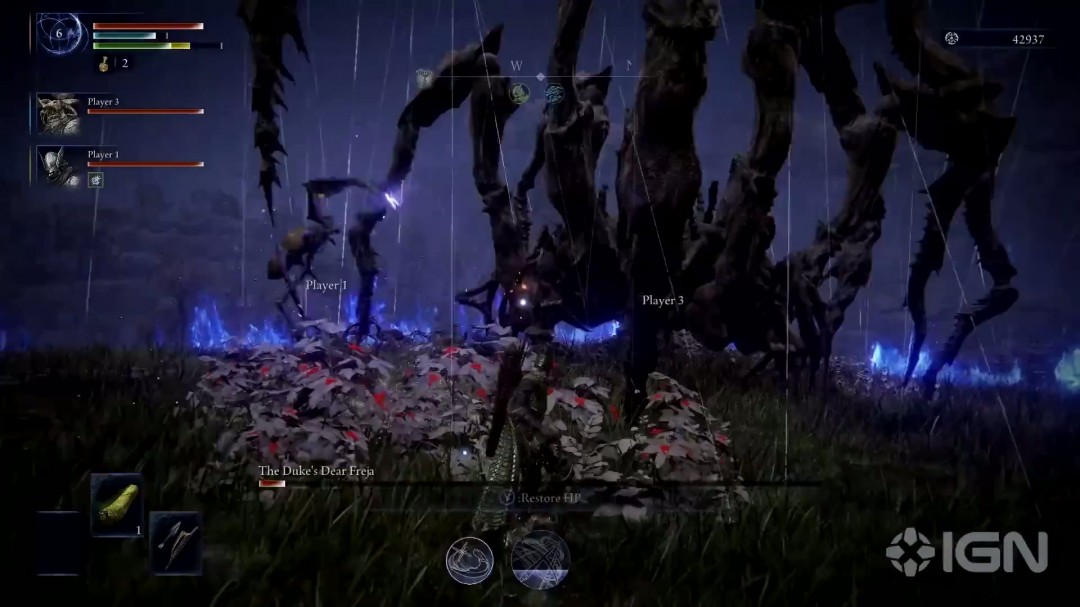The width and height of the screenshot is (1080, 607).
Task: Select the yellow consumable item slot
Action: [116, 506]
